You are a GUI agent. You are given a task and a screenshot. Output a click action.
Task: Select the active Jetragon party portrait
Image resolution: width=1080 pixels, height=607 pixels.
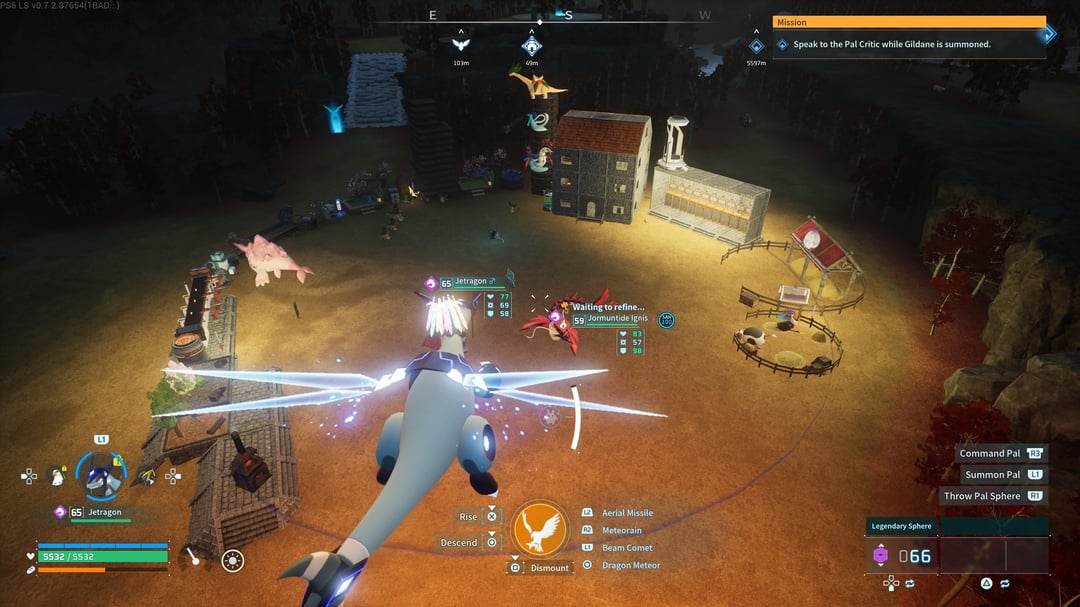(100, 476)
